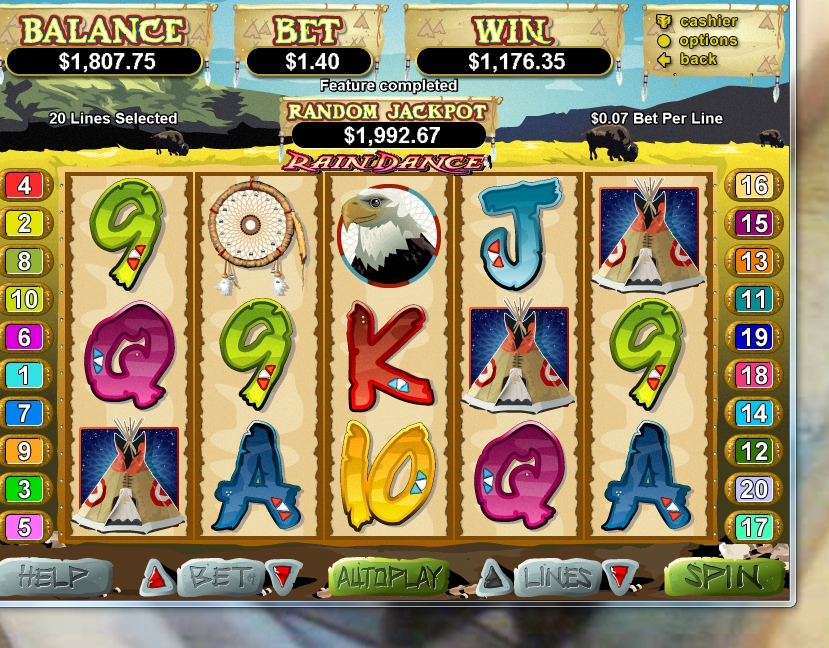Choose payline number 1

24,375
